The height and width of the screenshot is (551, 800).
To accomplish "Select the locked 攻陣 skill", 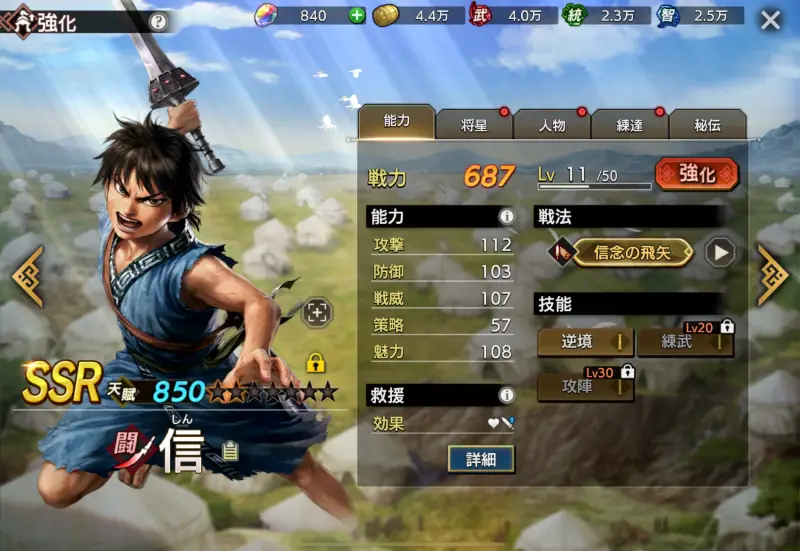I will (x=585, y=385).
